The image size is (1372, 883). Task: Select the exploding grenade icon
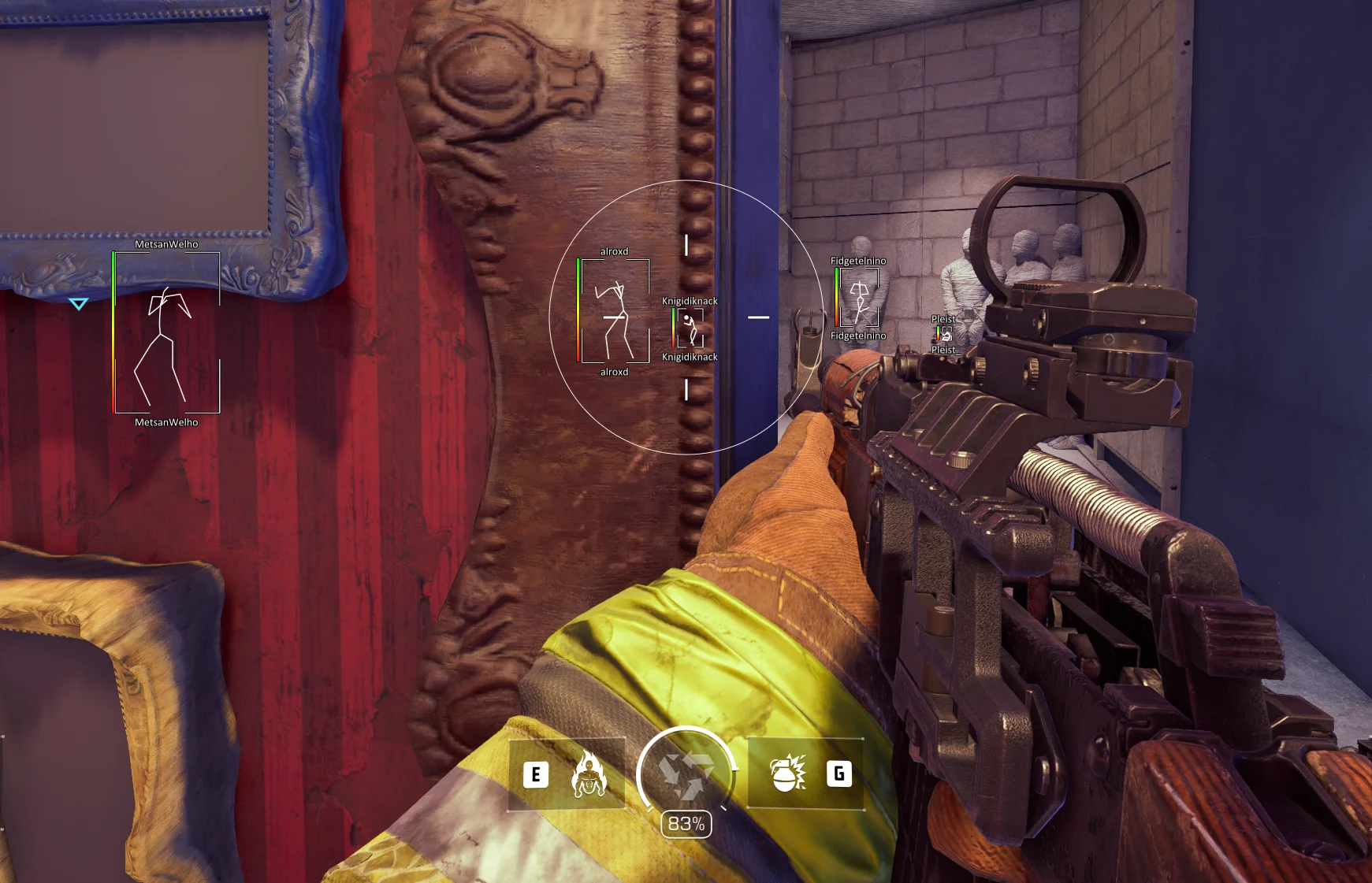tap(786, 774)
